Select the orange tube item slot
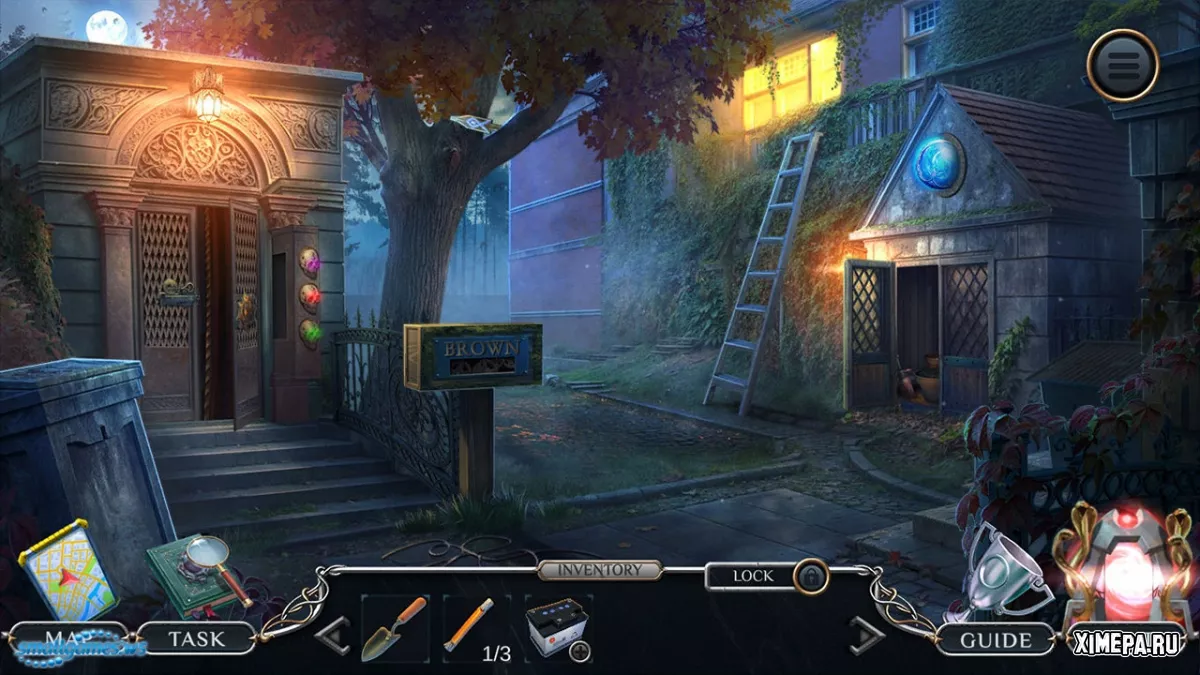Viewport: 1200px width, 675px height. point(469,627)
